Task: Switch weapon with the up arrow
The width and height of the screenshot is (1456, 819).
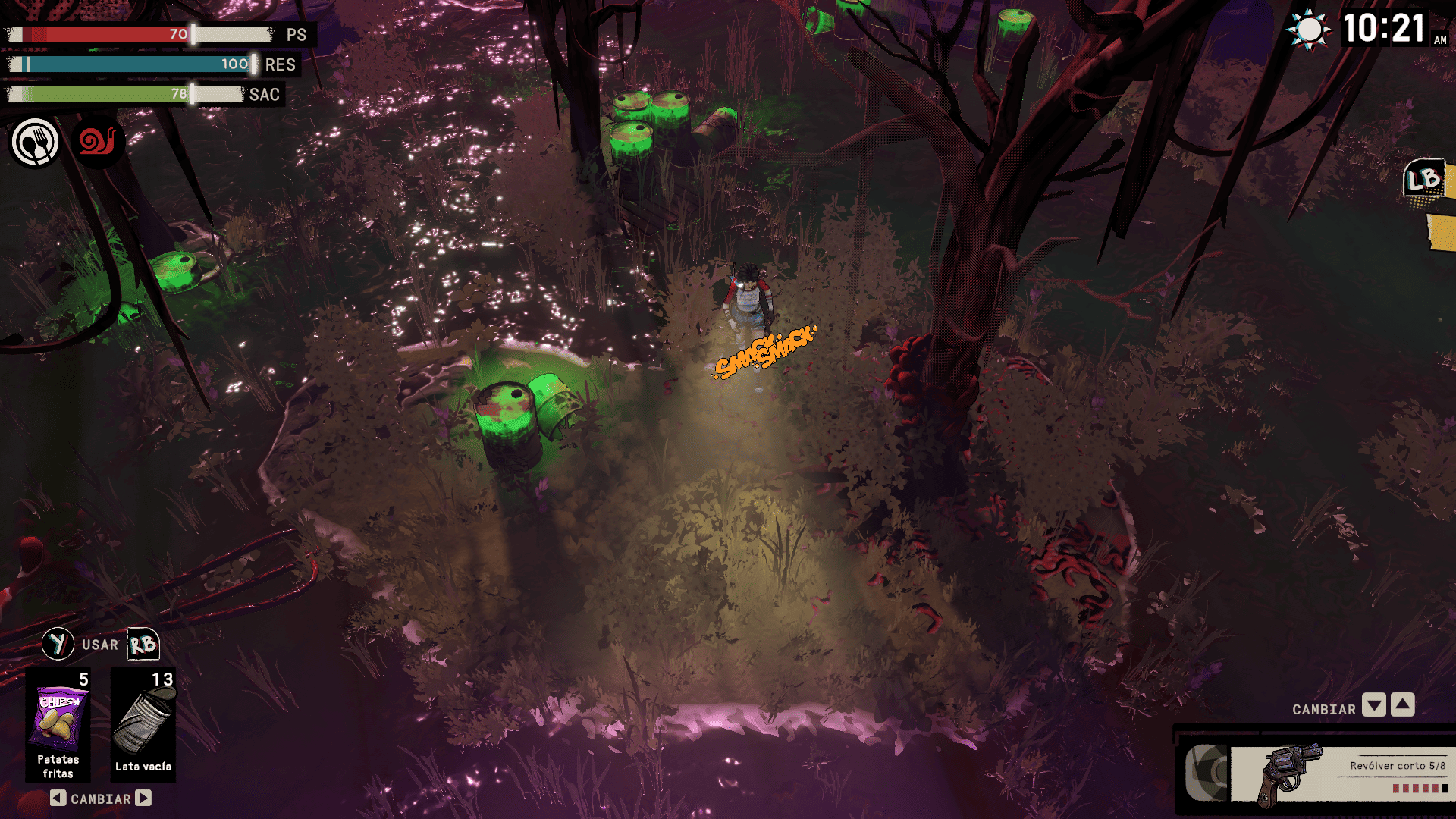Action: click(1403, 705)
